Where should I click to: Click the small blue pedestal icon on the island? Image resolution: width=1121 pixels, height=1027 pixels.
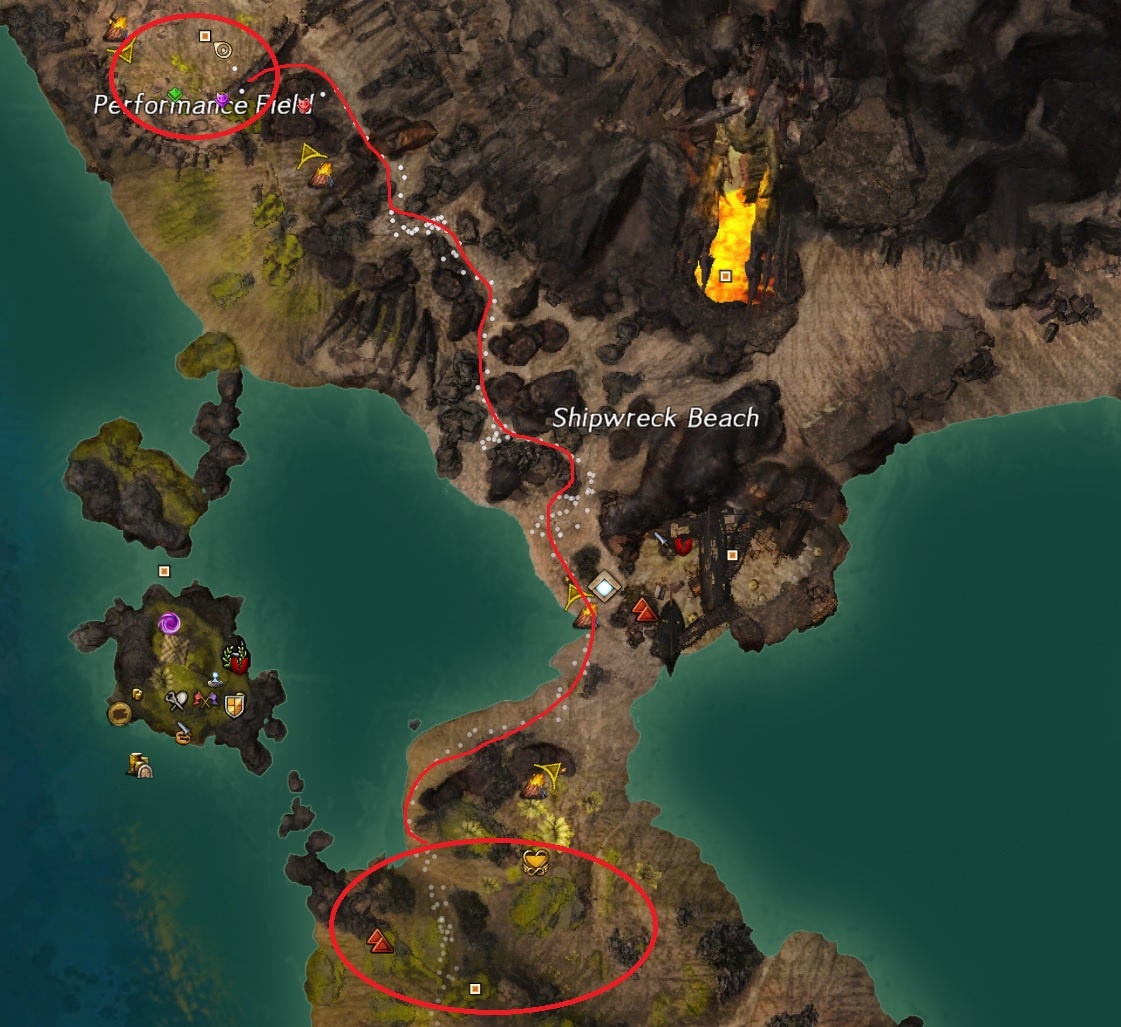tap(214, 680)
